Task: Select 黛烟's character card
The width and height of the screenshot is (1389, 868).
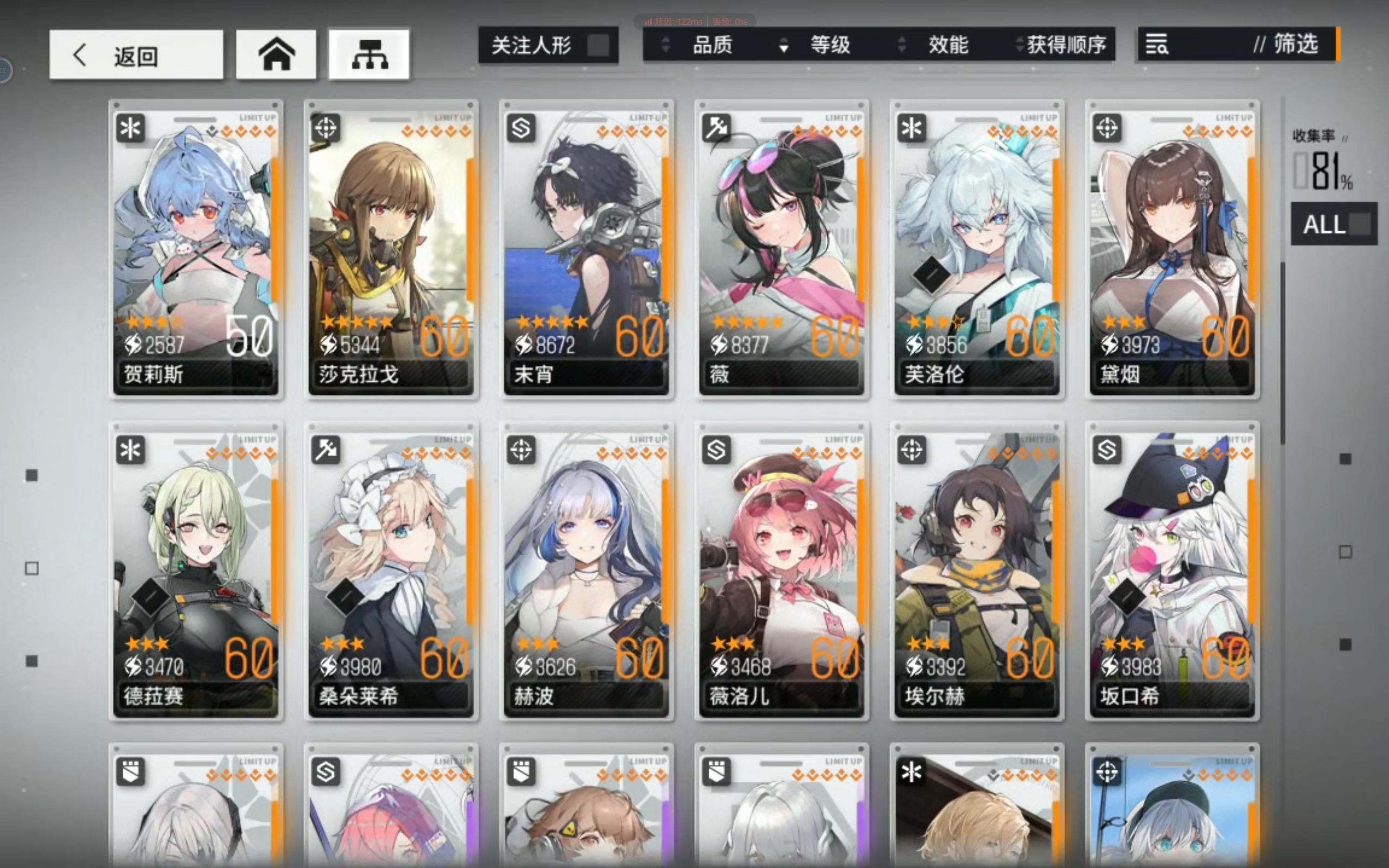Action: click(x=1171, y=248)
